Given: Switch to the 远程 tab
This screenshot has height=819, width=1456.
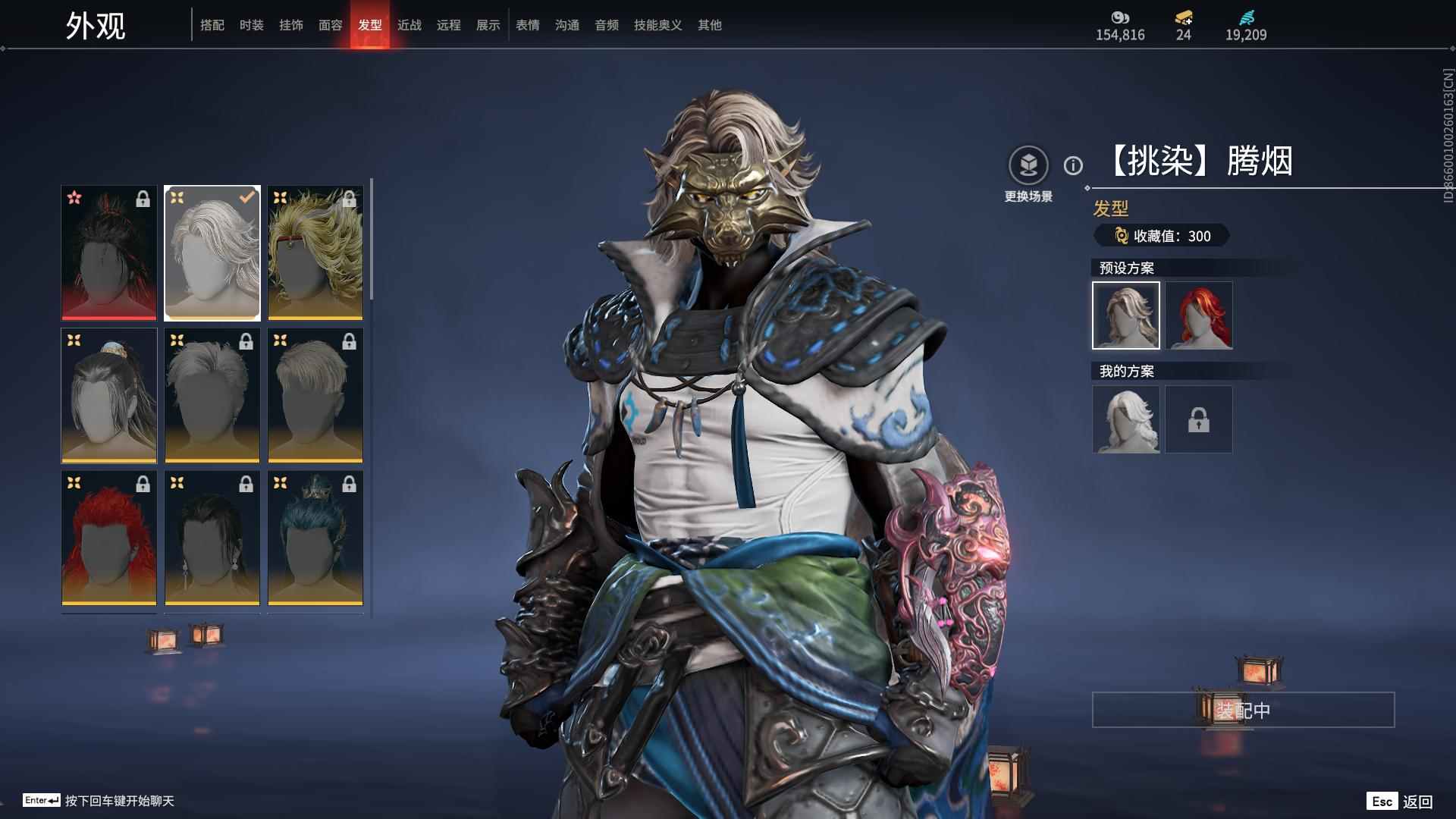Looking at the screenshot, I should pos(448,25).
